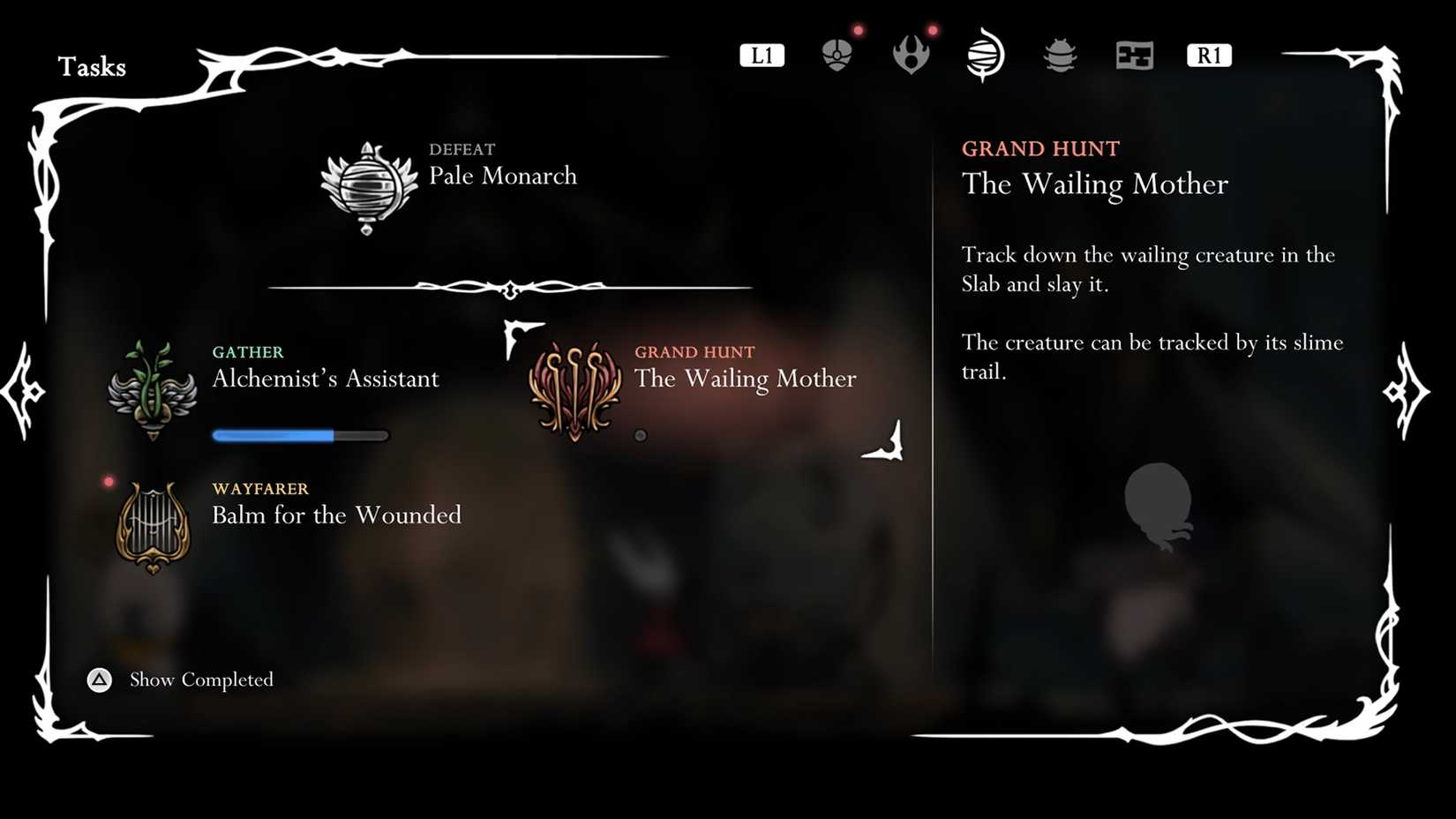Click the golden harp Wayfarer icon
Image resolution: width=1456 pixels, height=819 pixels.
(152, 526)
